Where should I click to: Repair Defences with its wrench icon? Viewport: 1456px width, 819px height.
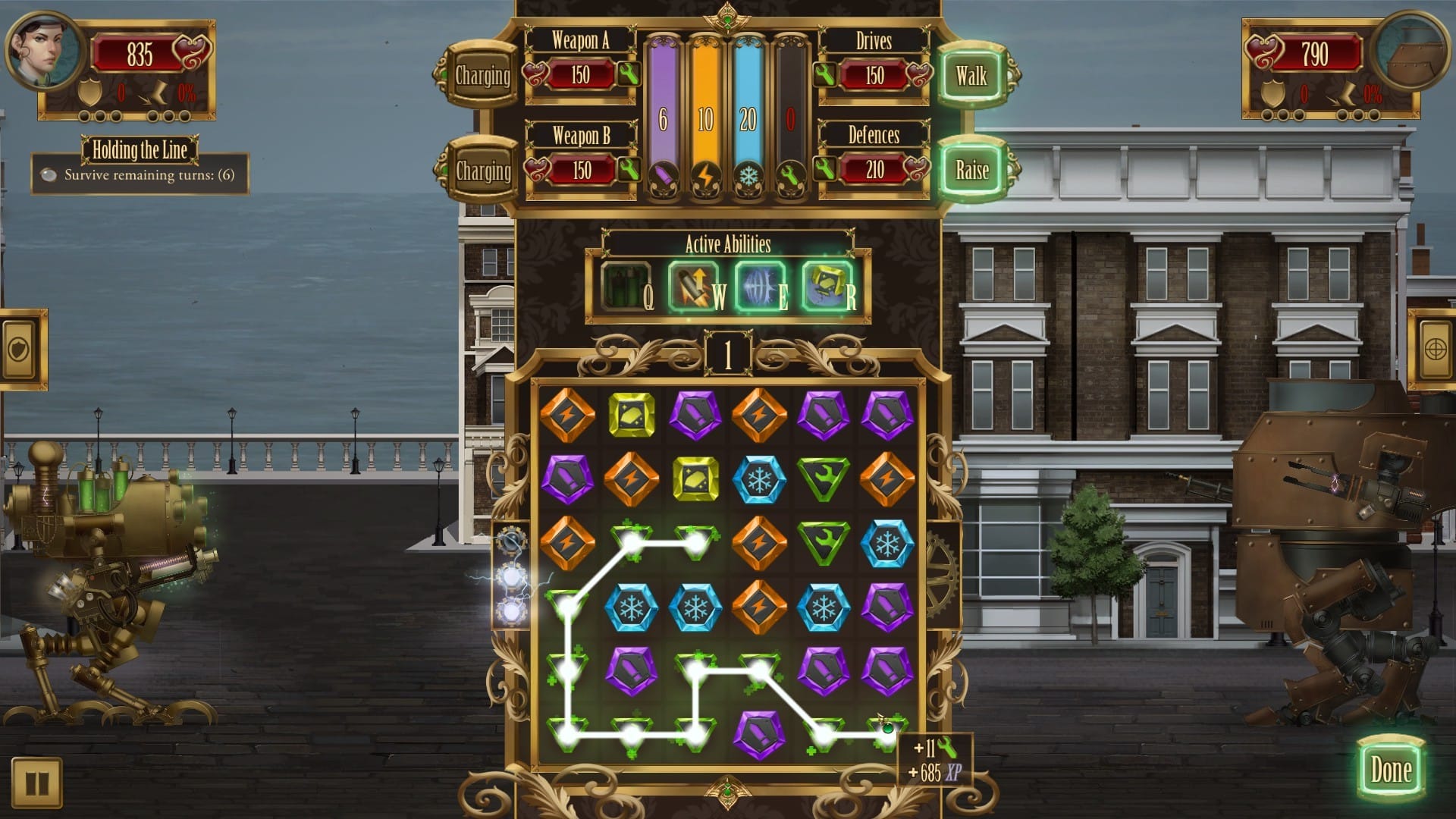point(825,169)
